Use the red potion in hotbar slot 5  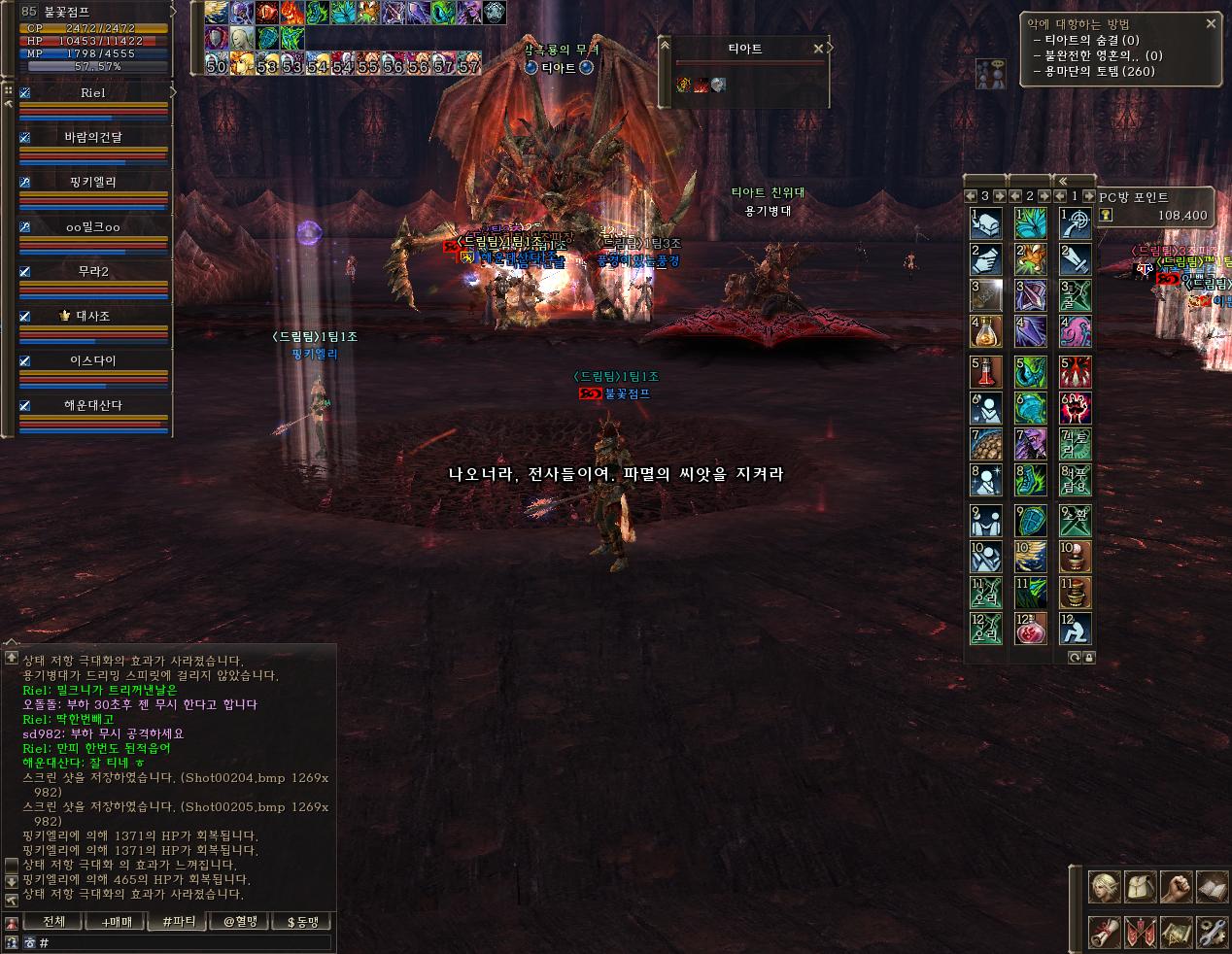[x=986, y=371]
